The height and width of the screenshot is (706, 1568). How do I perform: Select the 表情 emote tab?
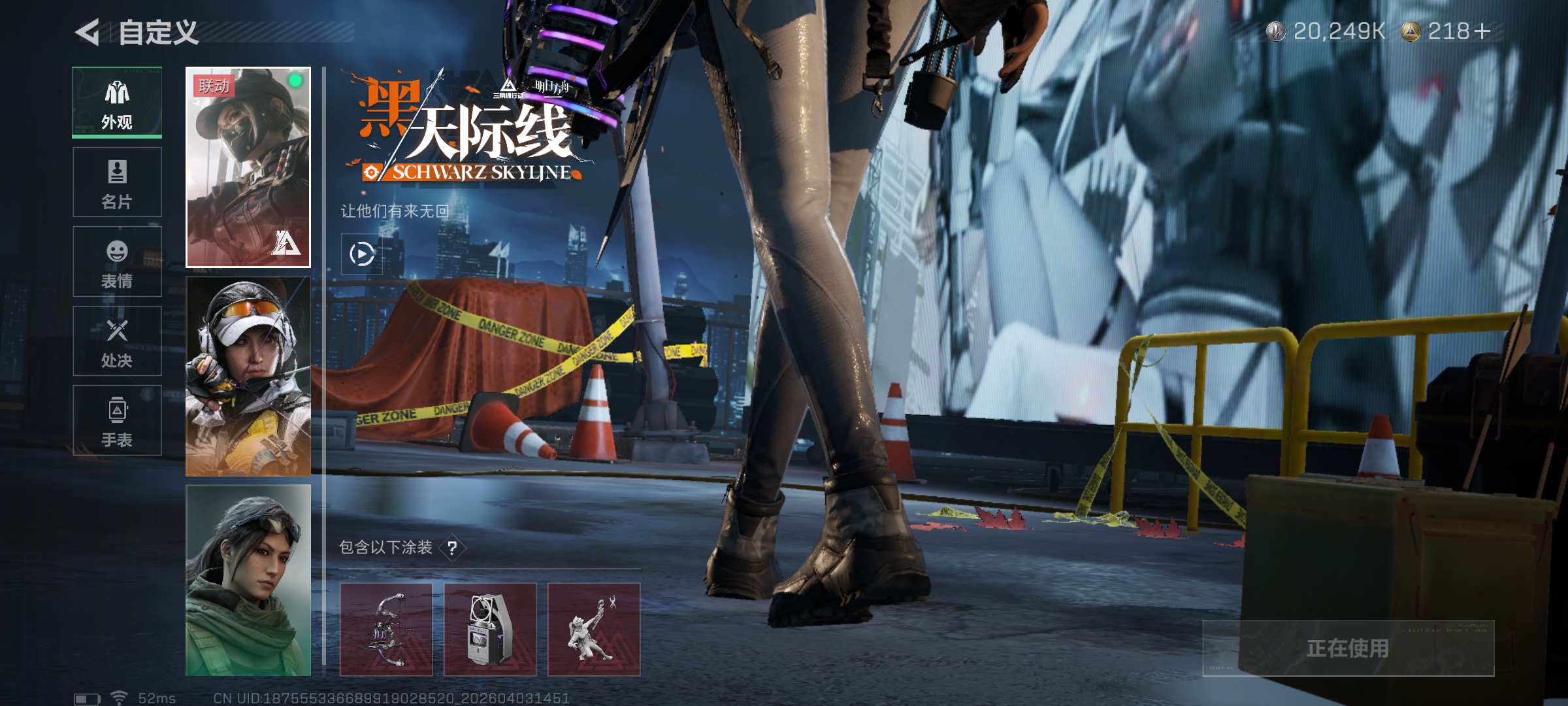pyautogui.click(x=117, y=262)
